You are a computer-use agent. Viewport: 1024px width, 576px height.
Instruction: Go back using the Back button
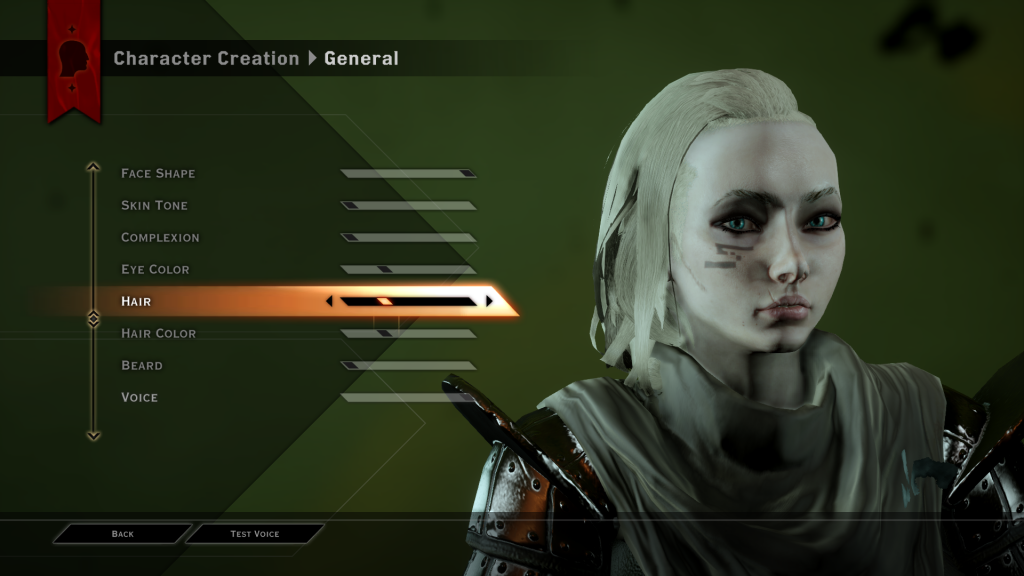tap(122, 534)
